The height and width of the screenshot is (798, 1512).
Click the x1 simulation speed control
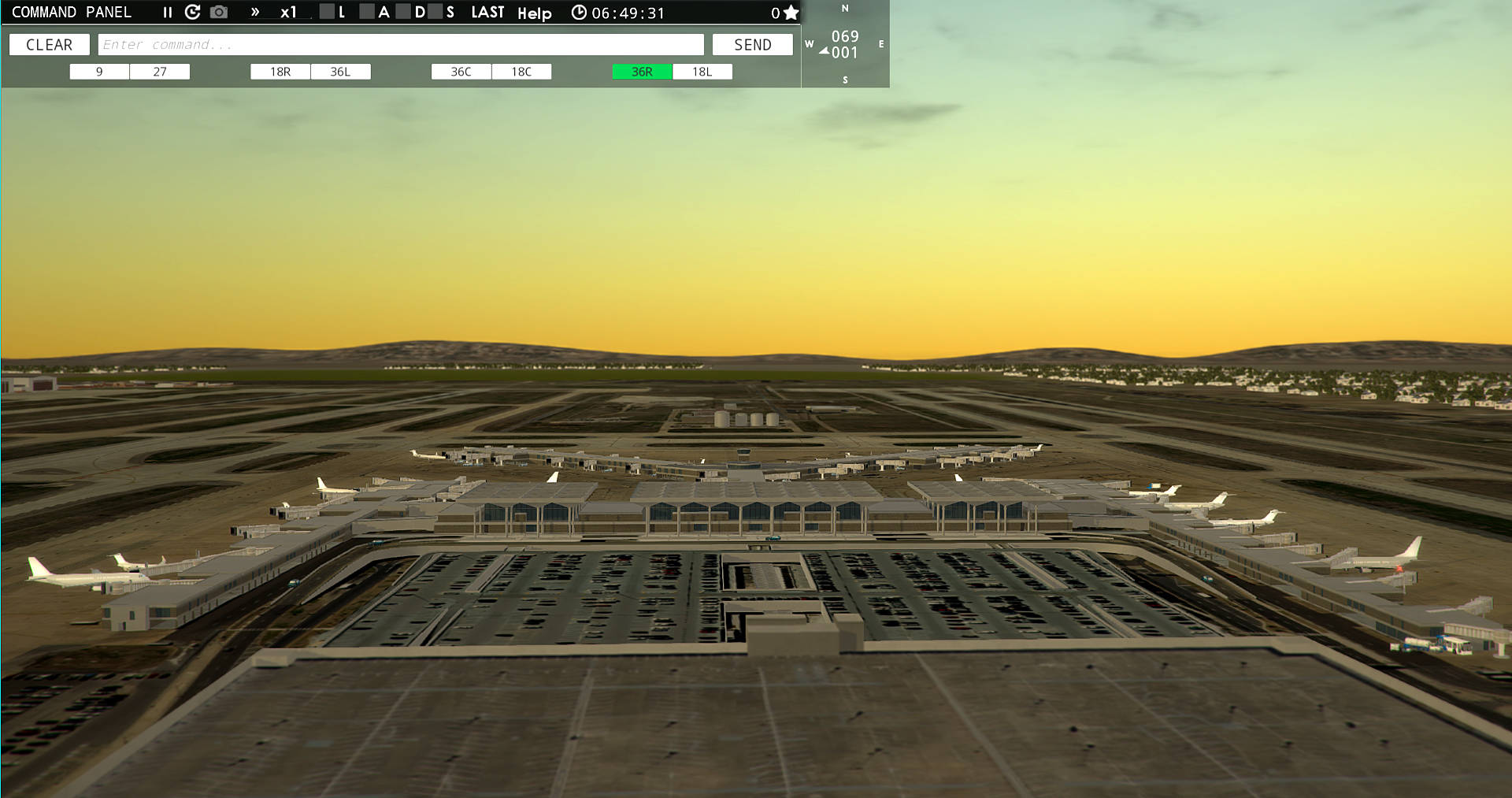click(x=289, y=12)
